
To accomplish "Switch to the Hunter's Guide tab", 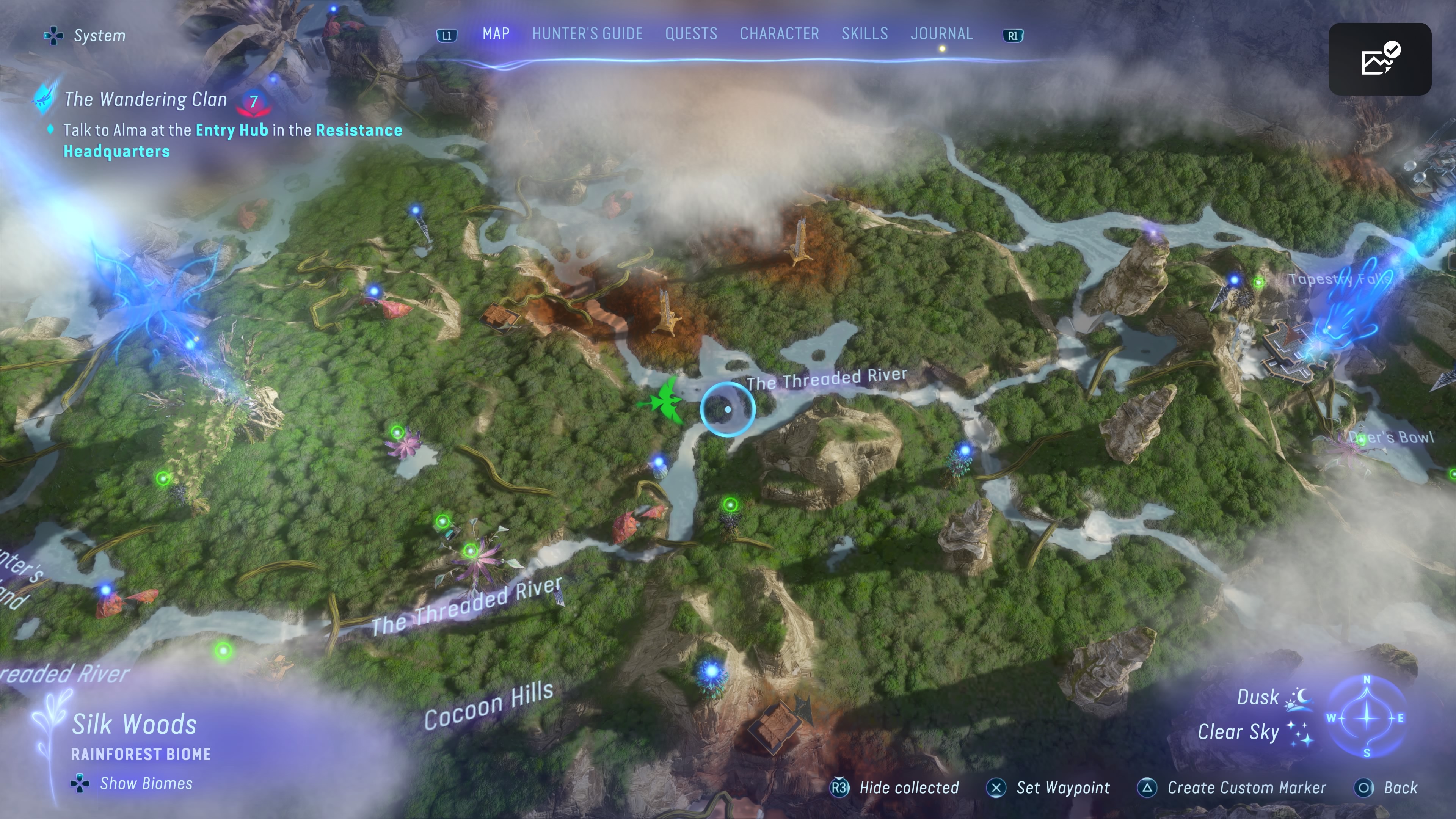I will click(587, 34).
